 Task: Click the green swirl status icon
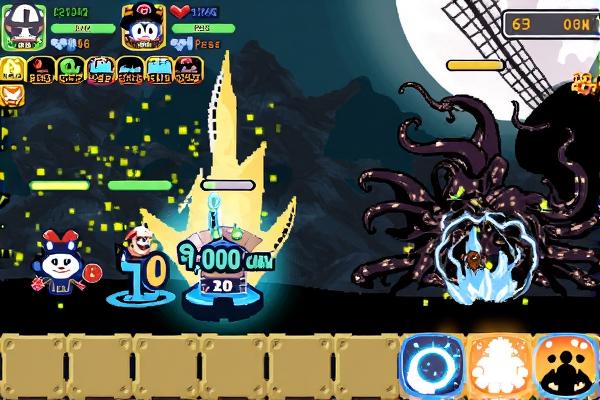click(x=70, y=69)
